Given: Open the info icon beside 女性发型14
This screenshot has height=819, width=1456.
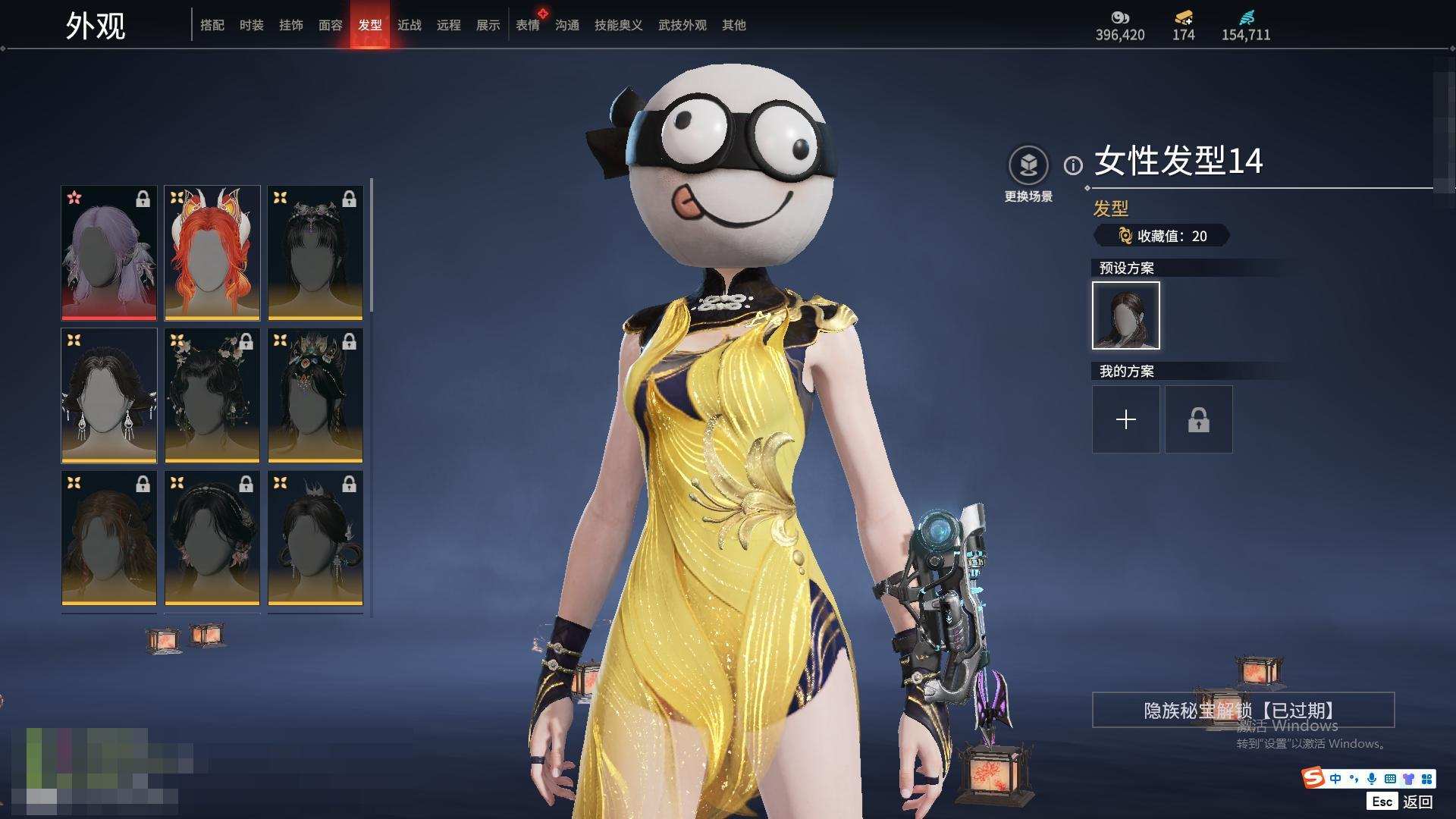Looking at the screenshot, I should [1073, 165].
